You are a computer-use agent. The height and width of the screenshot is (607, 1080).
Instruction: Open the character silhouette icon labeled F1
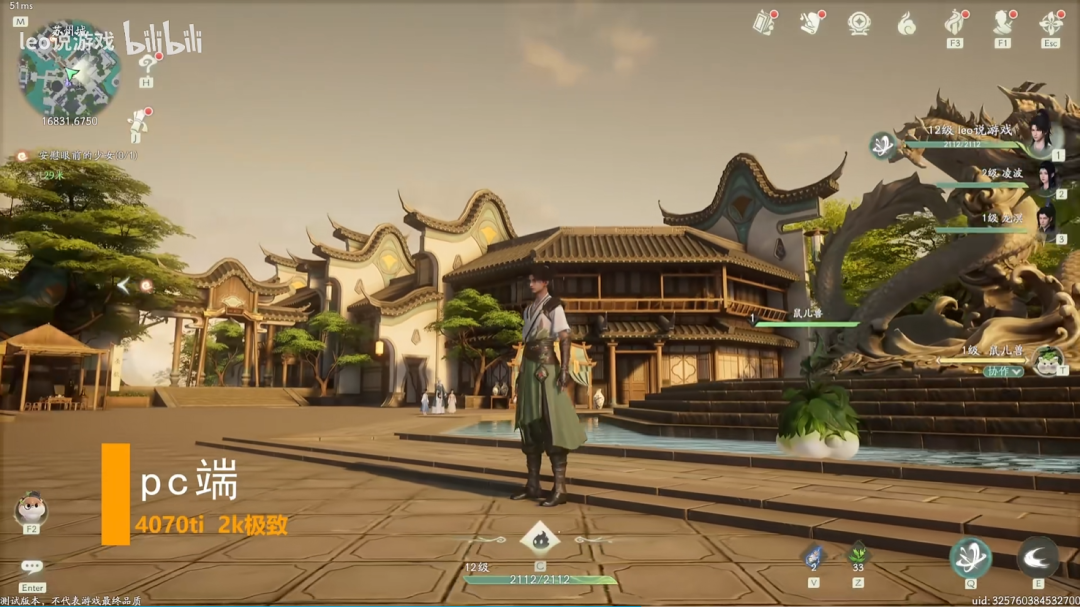click(x=1002, y=22)
